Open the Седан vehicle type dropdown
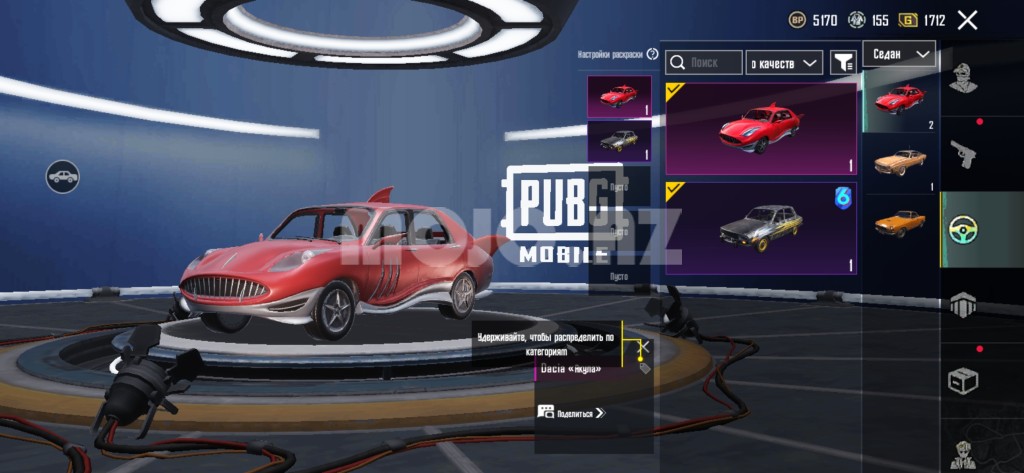1024x473 pixels. coord(900,54)
